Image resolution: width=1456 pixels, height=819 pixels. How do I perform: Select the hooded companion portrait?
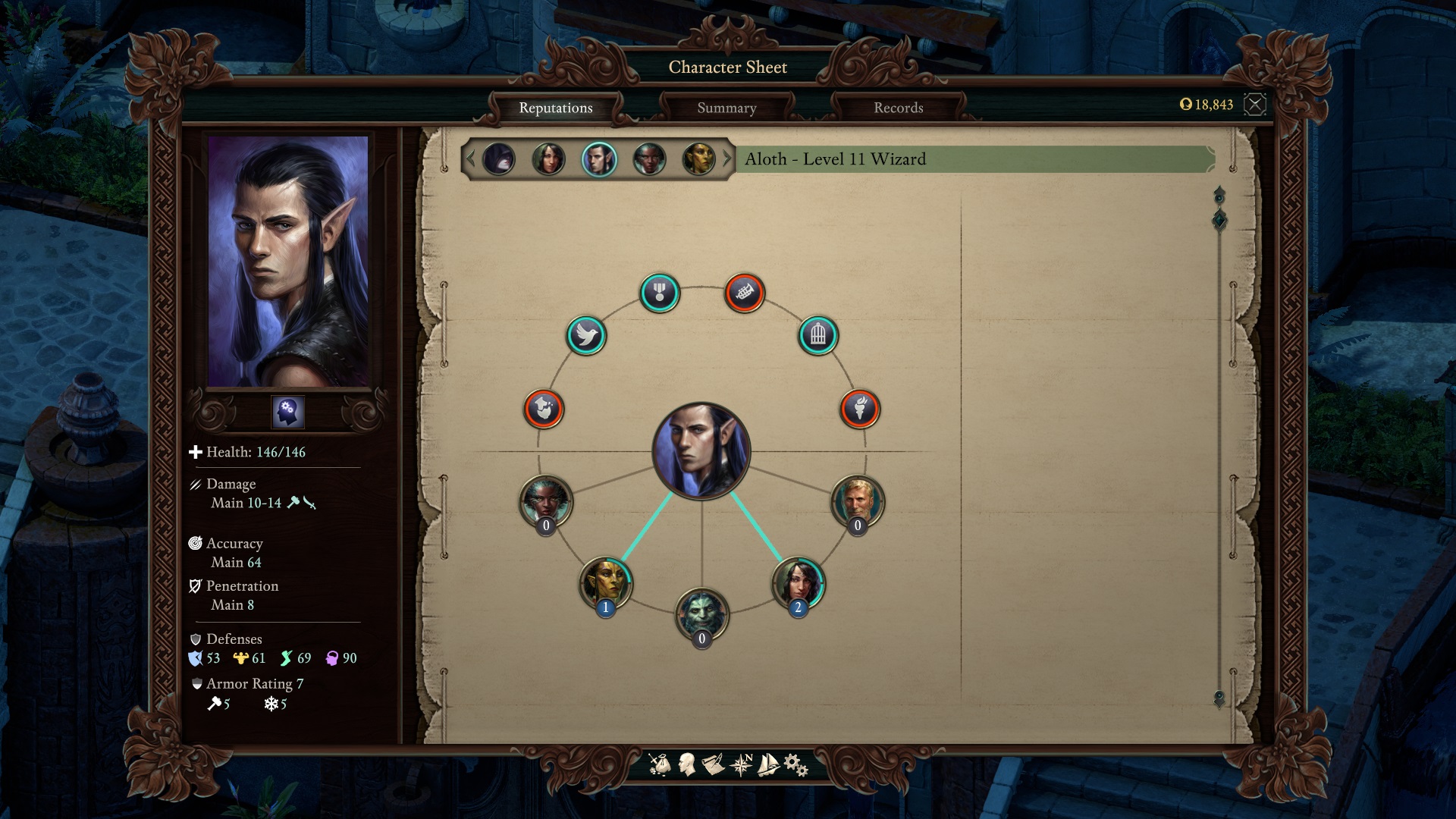pos(499,159)
